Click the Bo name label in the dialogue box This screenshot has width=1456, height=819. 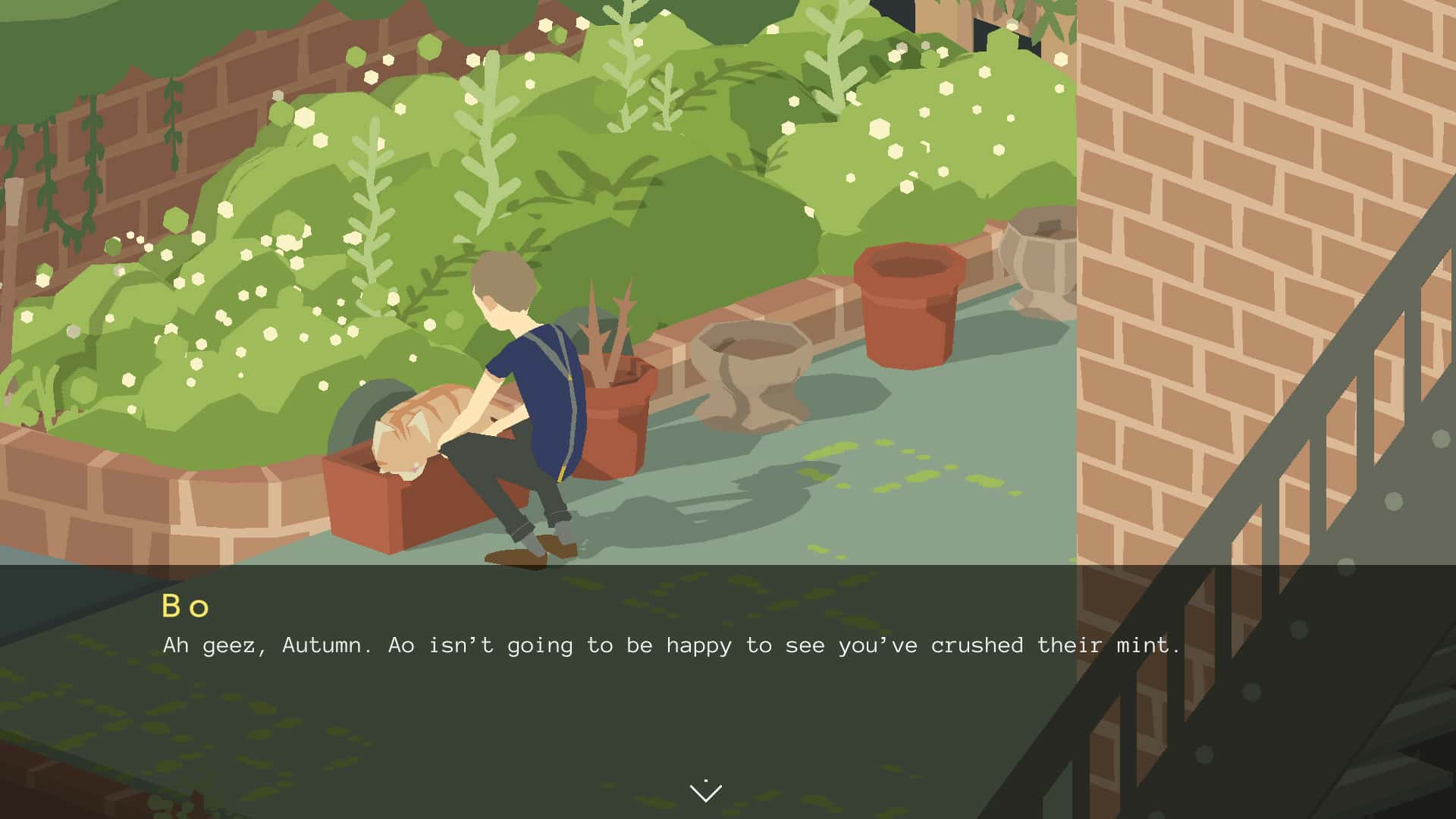click(x=186, y=605)
